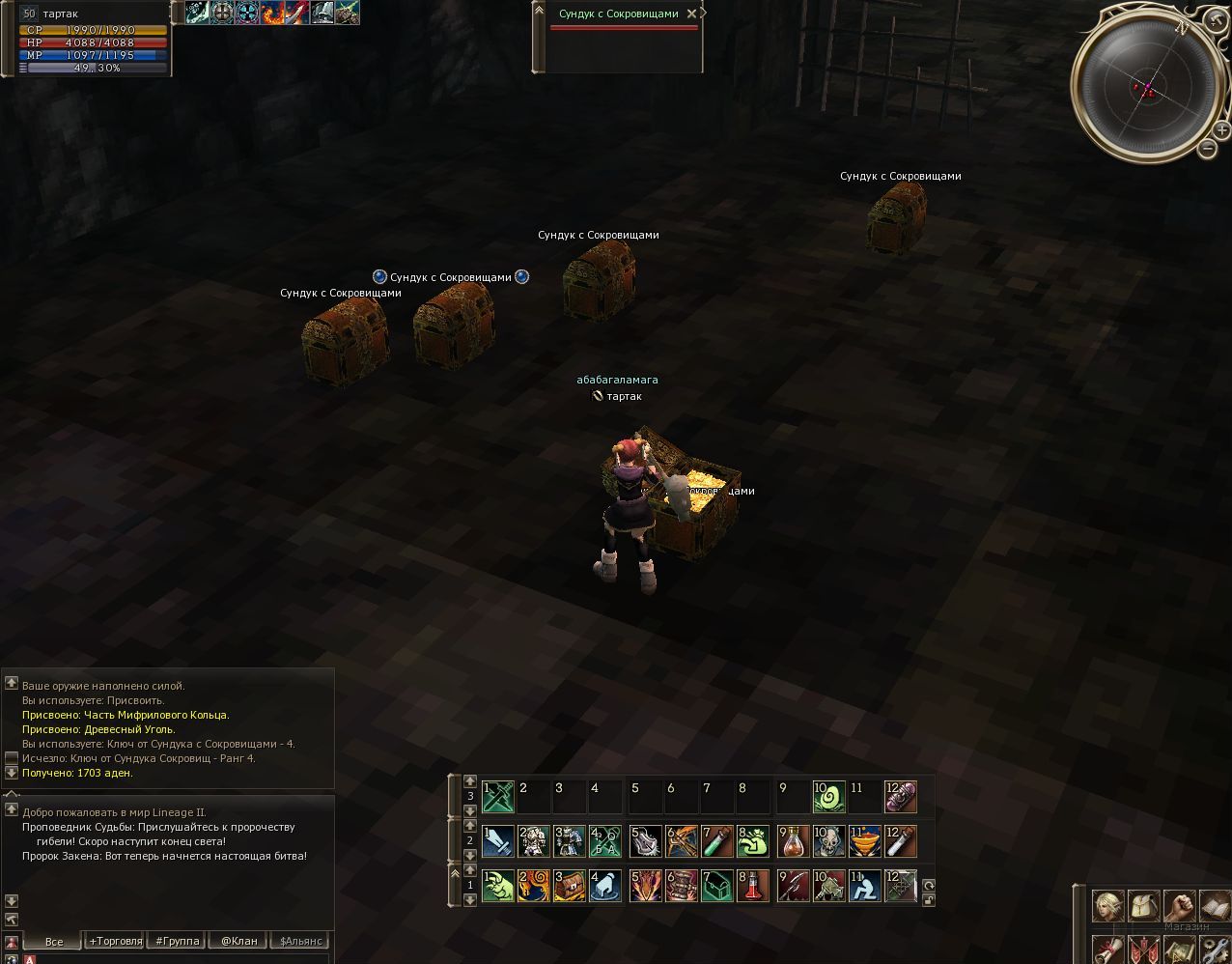Click the blonde character portrait menu icon
The width and height of the screenshot is (1232, 964).
(1107, 905)
